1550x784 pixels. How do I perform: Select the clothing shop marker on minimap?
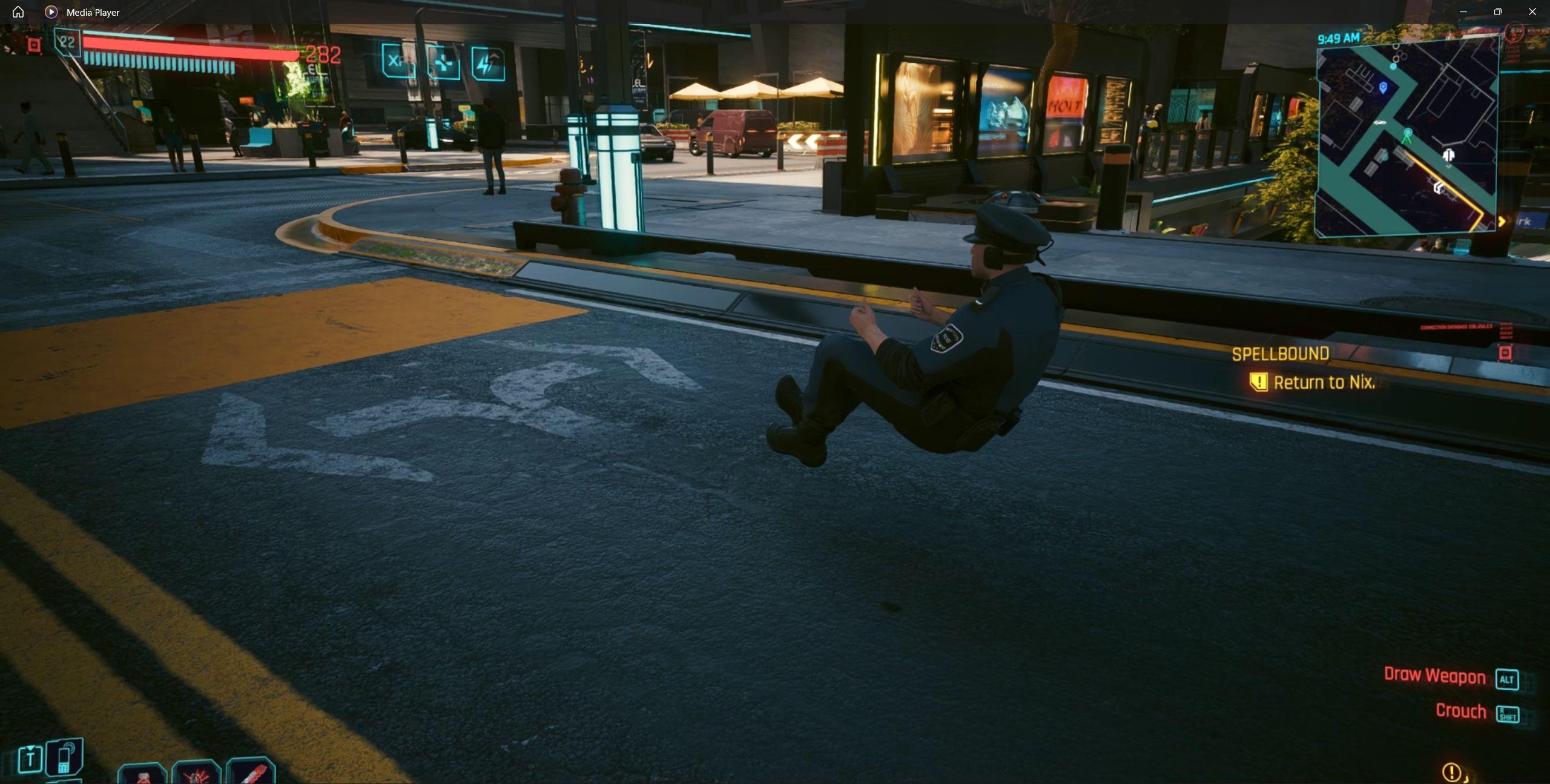click(x=1448, y=155)
